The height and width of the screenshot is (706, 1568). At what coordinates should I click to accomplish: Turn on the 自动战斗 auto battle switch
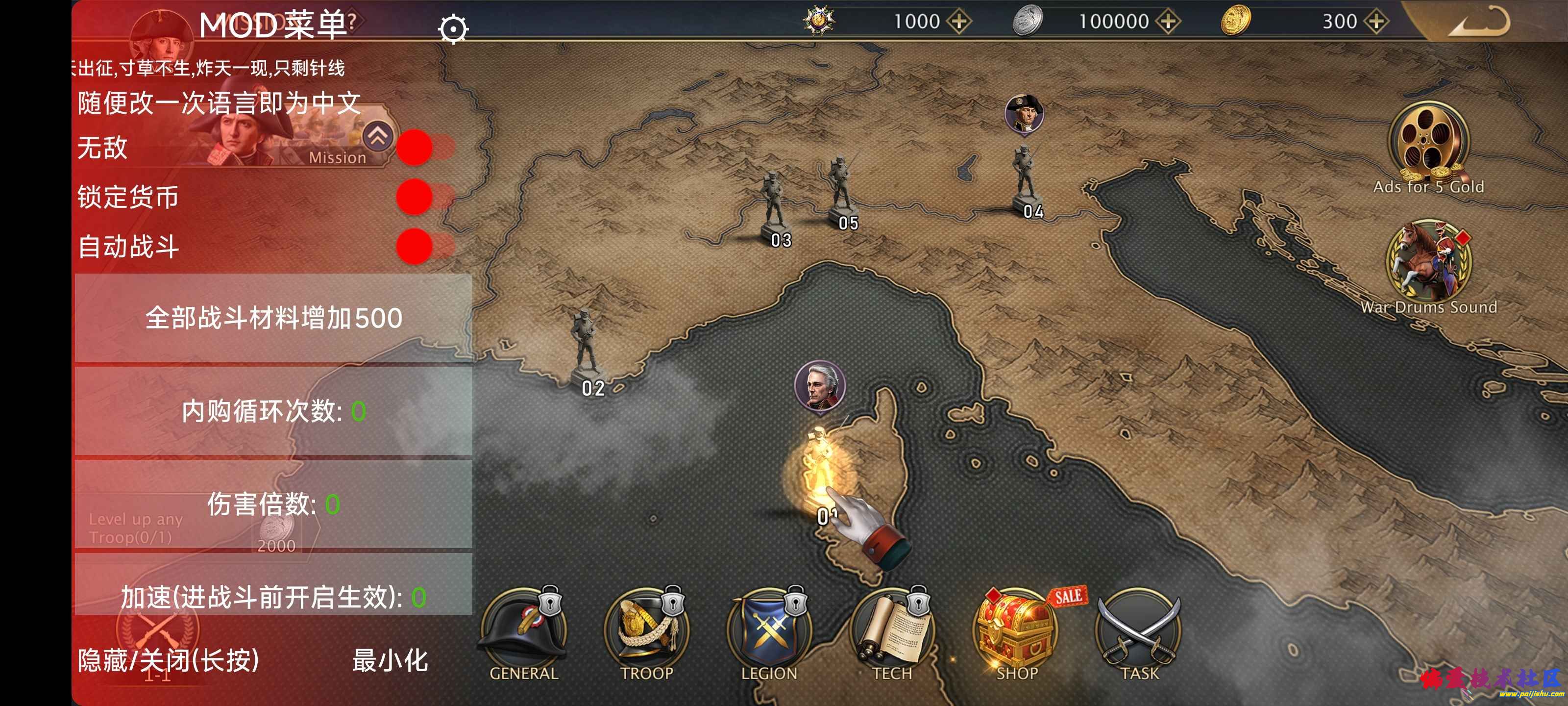[x=425, y=247]
